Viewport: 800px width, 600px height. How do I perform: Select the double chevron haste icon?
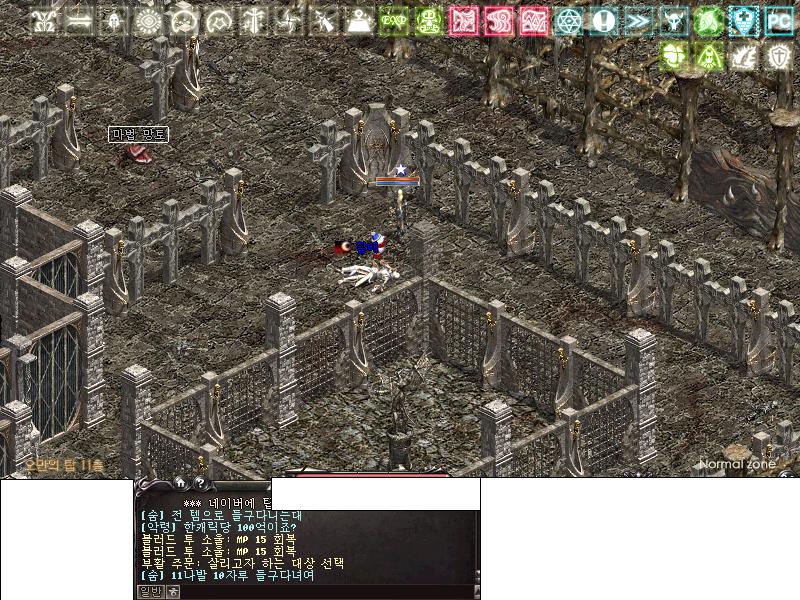pos(638,20)
